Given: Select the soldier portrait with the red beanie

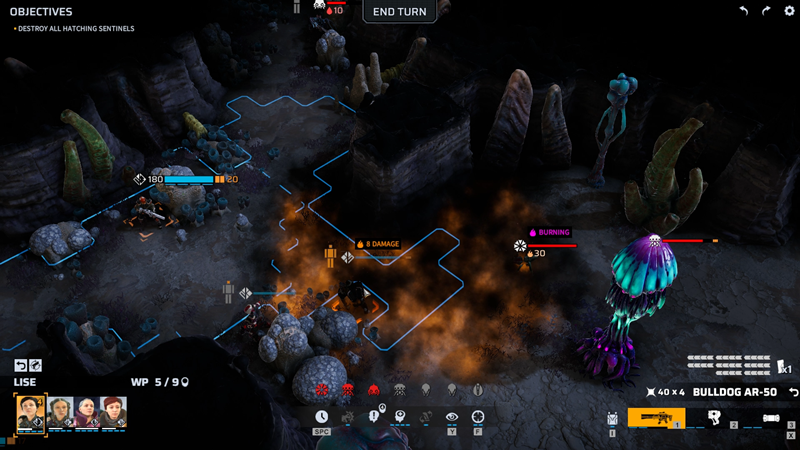Looking at the screenshot, I should point(113,412).
